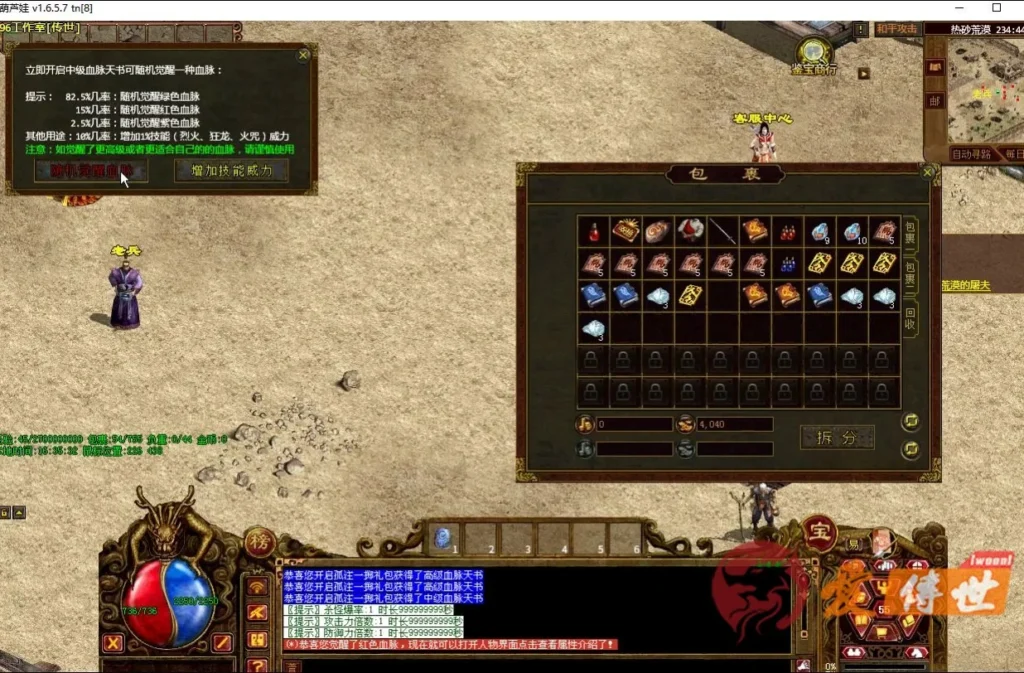
Task: Click the 自动寻路 auto-path button
Action: tap(970, 154)
